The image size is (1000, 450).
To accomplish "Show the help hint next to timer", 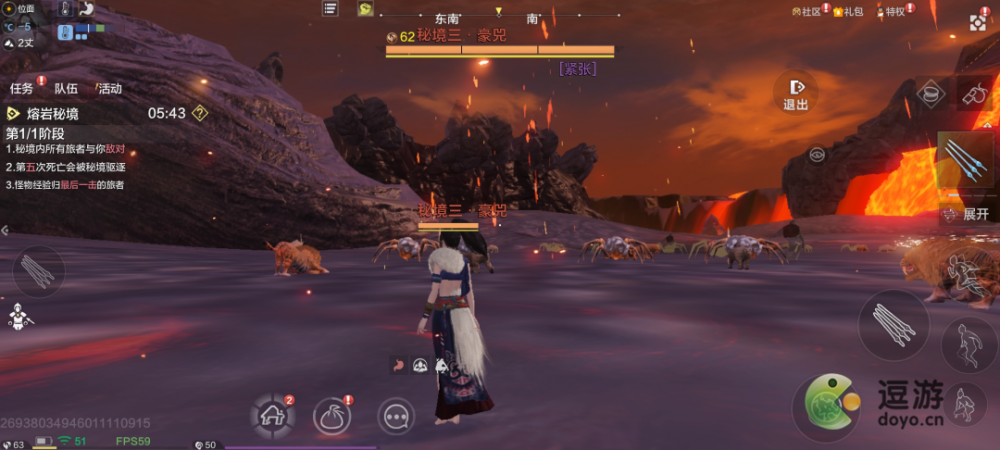I will click(200, 113).
